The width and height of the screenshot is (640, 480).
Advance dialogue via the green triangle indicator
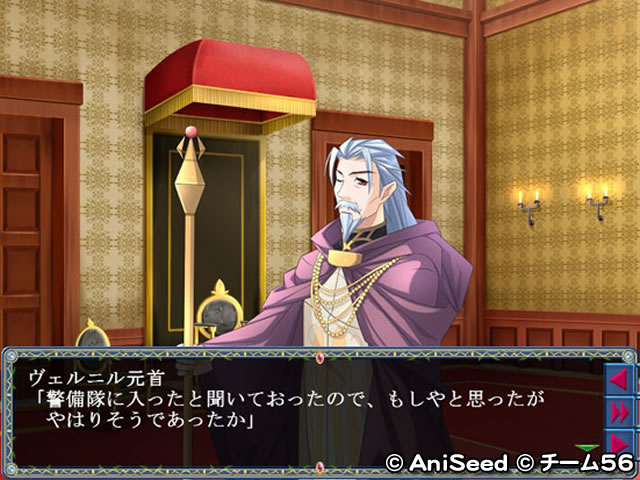(x=588, y=447)
